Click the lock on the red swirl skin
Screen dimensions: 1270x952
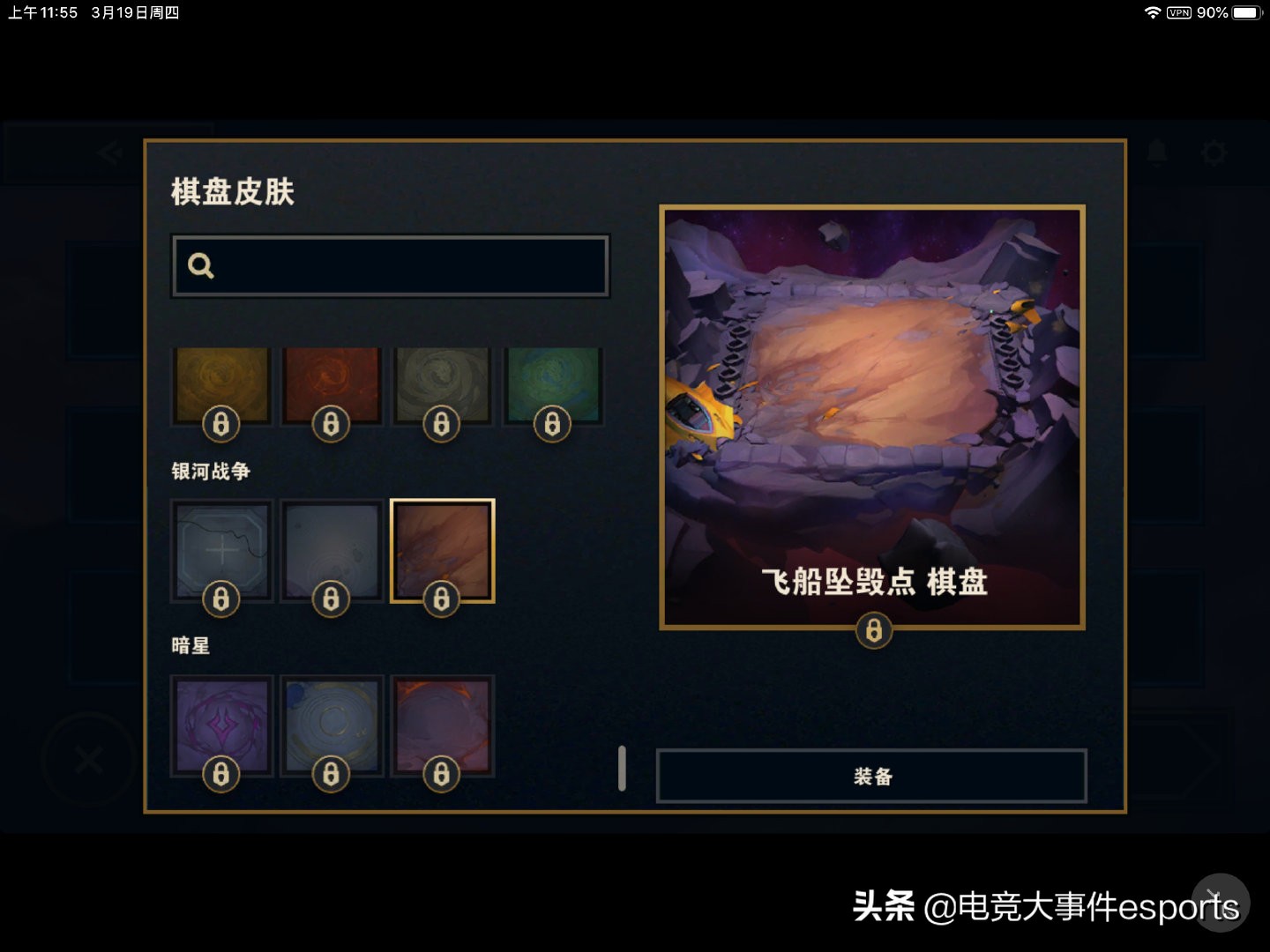[332, 423]
